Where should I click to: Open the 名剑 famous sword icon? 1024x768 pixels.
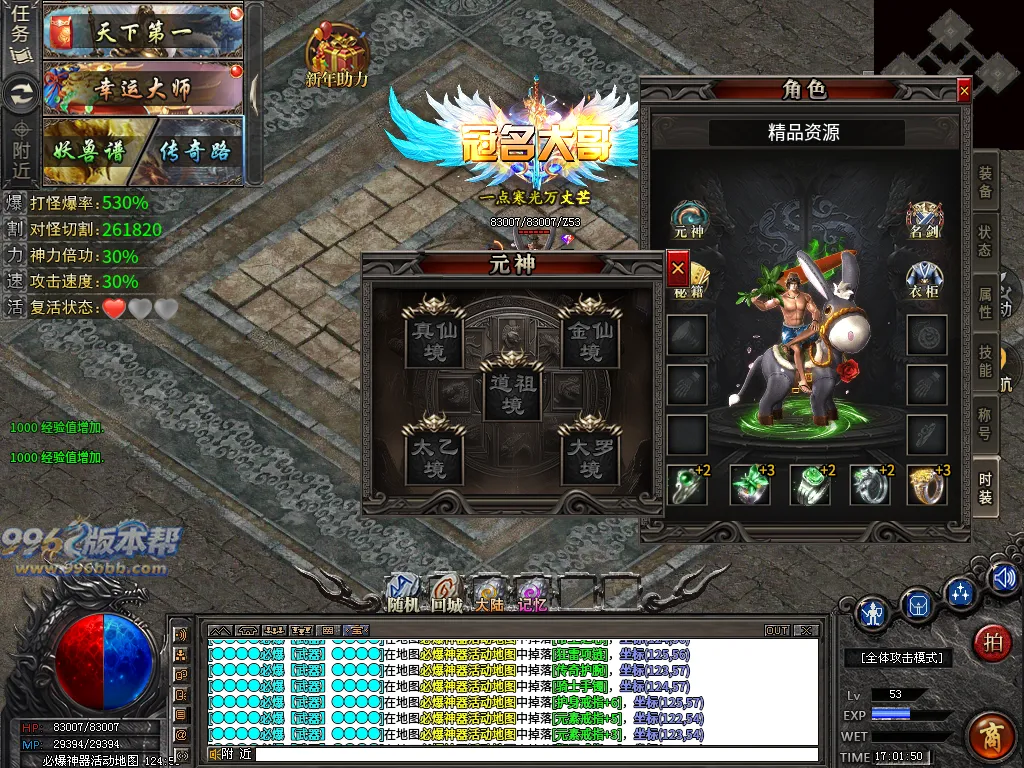point(925,220)
